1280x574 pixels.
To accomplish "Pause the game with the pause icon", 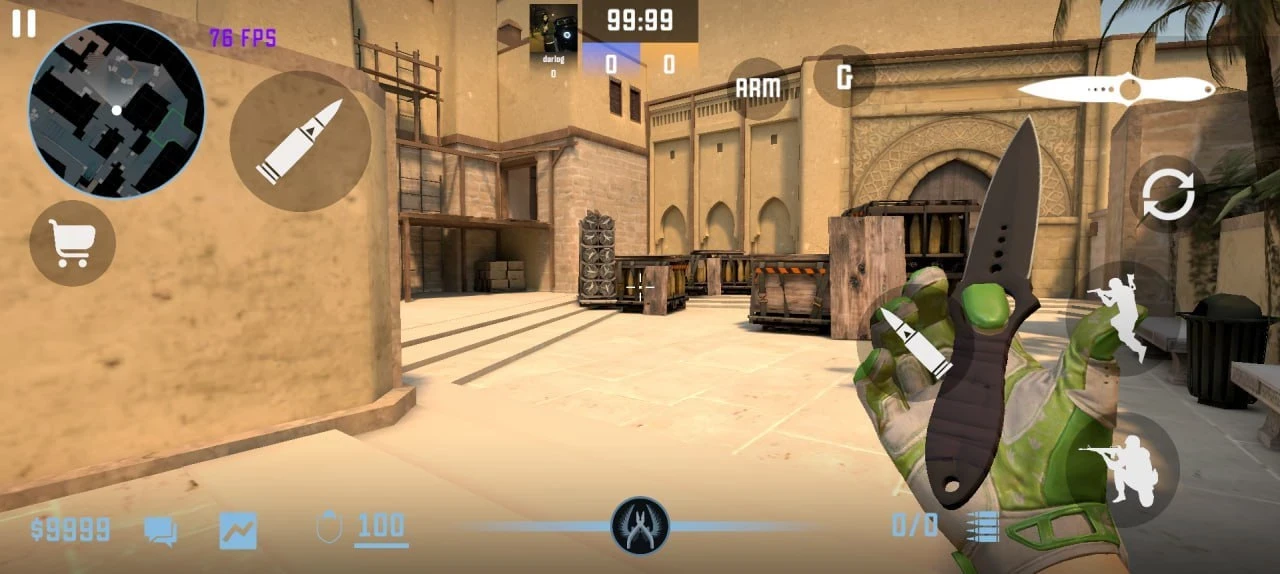I will 24,24.
